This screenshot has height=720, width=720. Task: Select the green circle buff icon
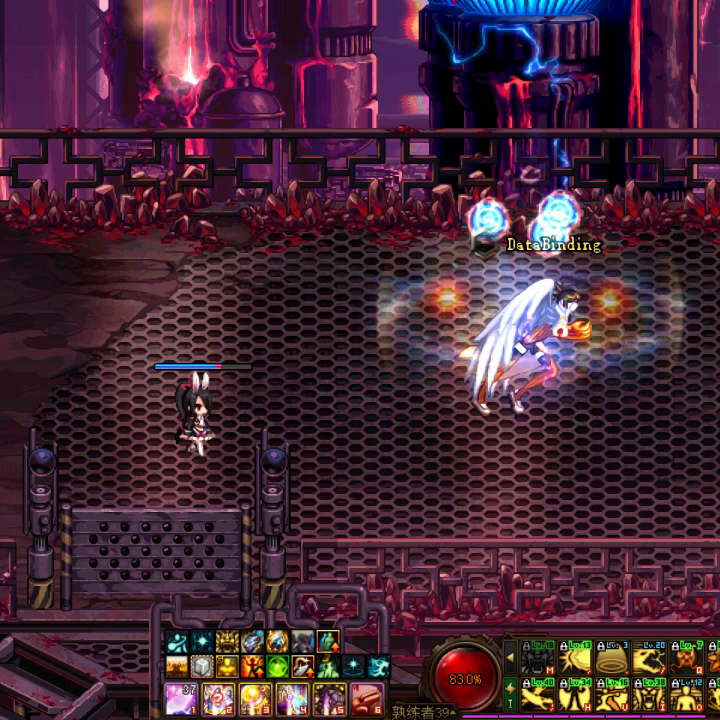coord(275,666)
